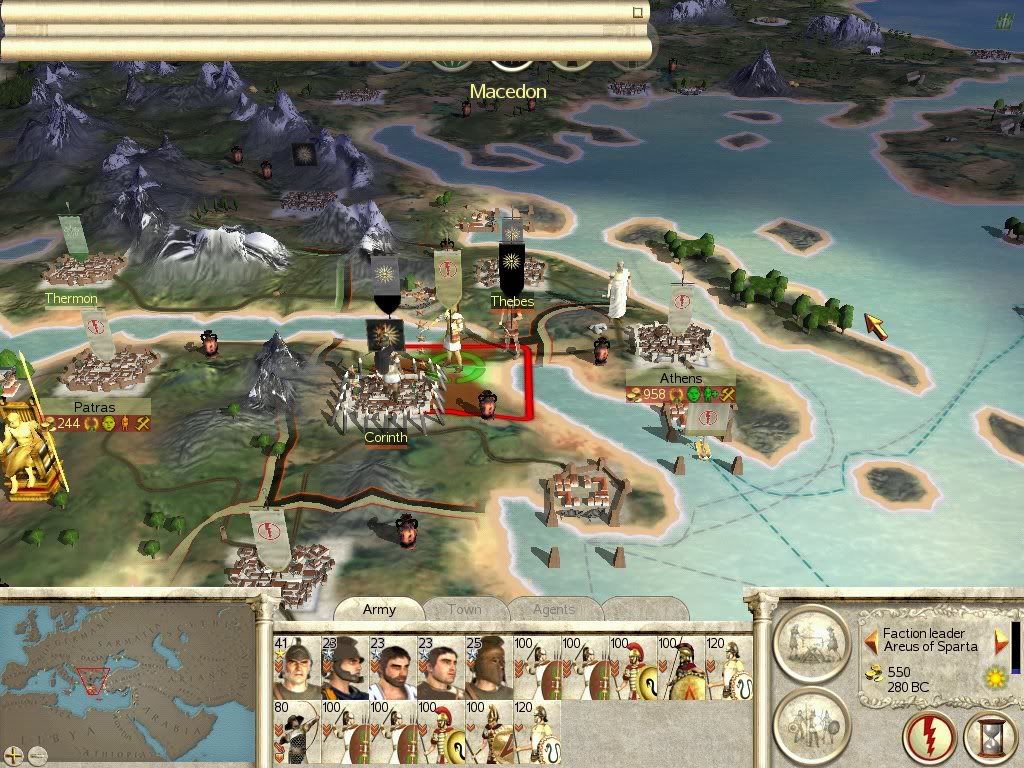This screenshot has width=1024, height=768.
Task: Switch to the Town tab
Action: [464, 609]
